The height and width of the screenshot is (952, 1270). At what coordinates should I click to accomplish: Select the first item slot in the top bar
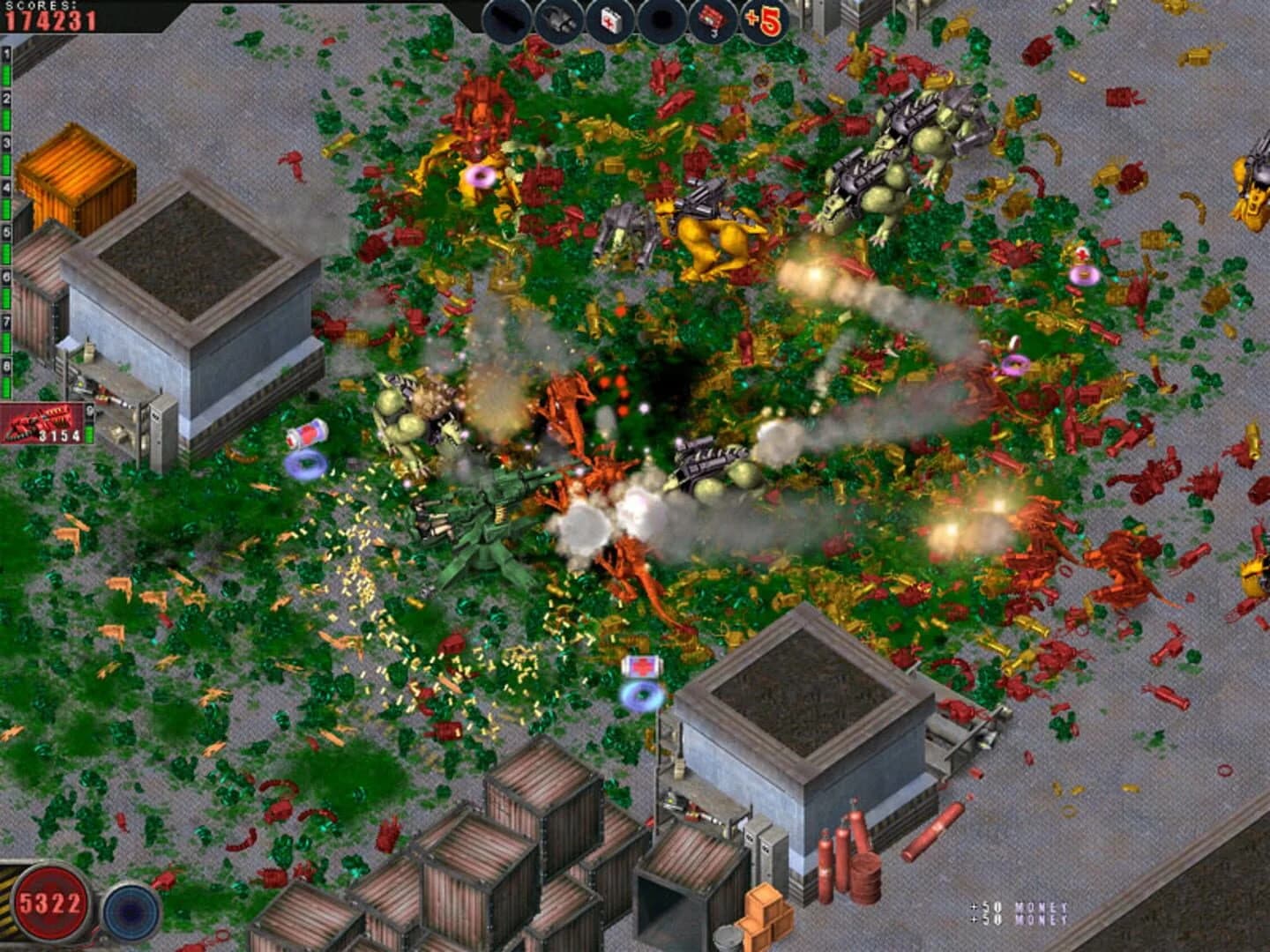click(507, 16)
